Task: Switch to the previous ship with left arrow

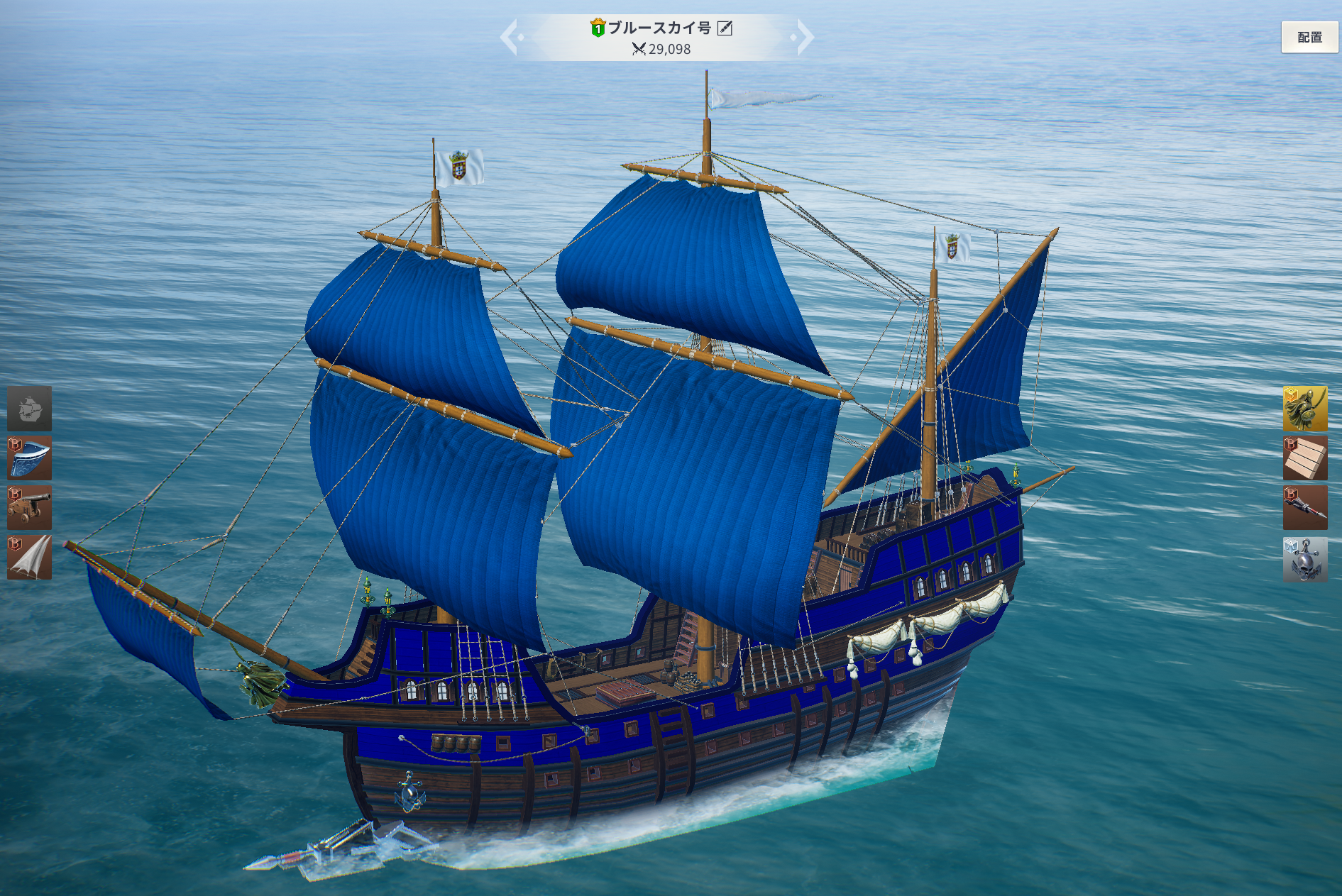Action: pos(510,38)
